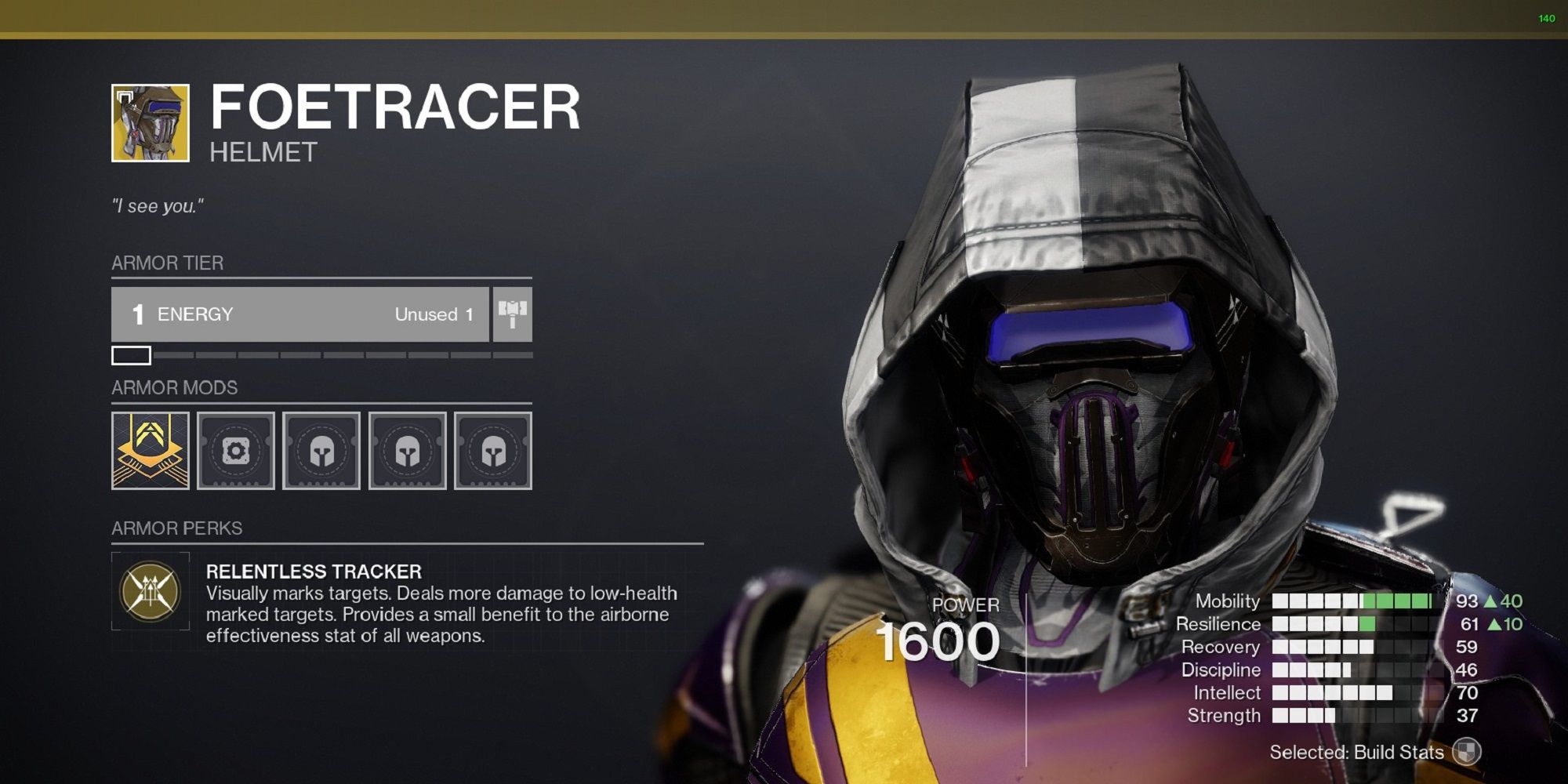
Task: Expand the Armor Tier section header
Action: coord(167,263)
